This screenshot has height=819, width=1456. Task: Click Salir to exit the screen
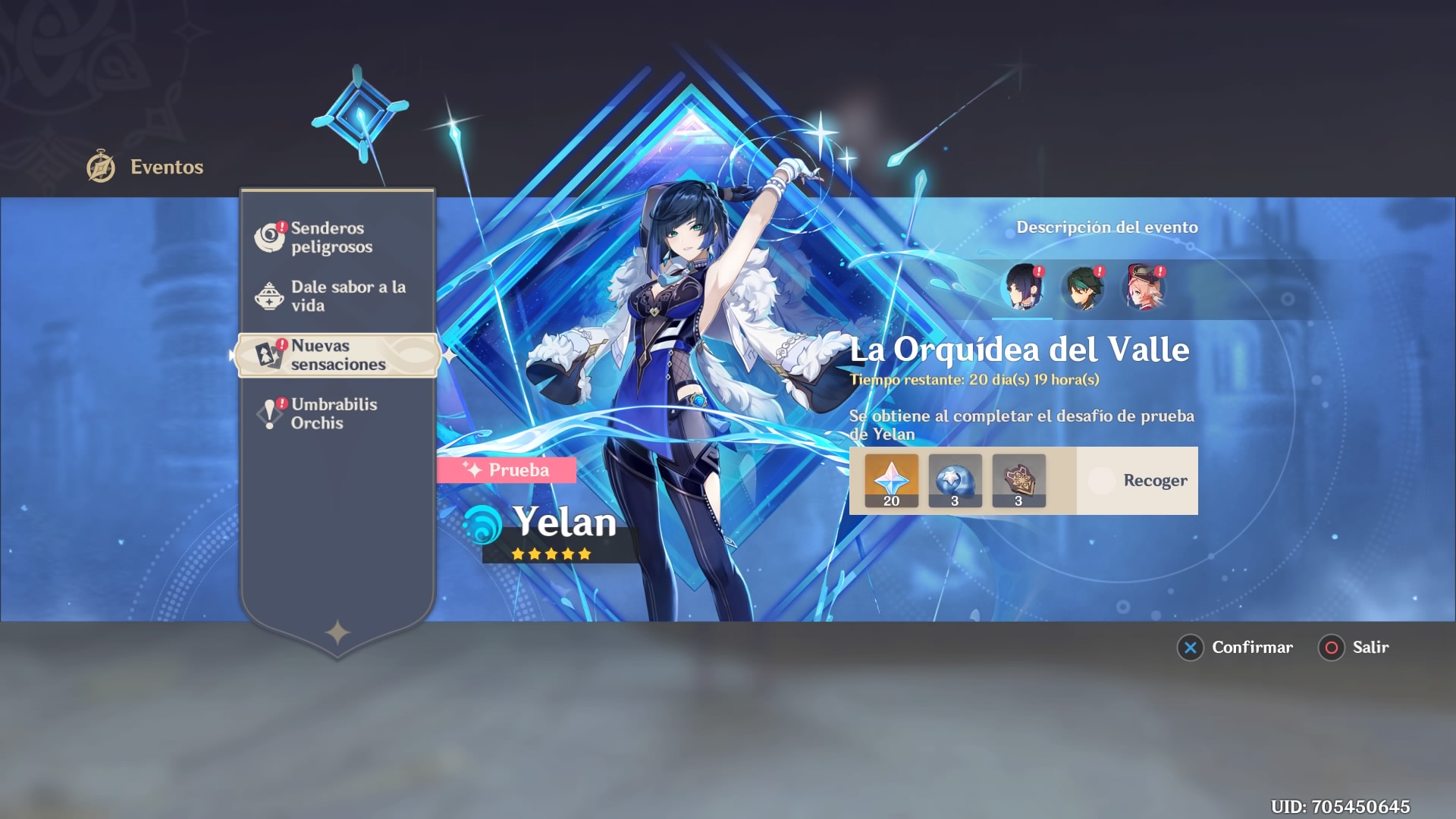[1354, 648]
